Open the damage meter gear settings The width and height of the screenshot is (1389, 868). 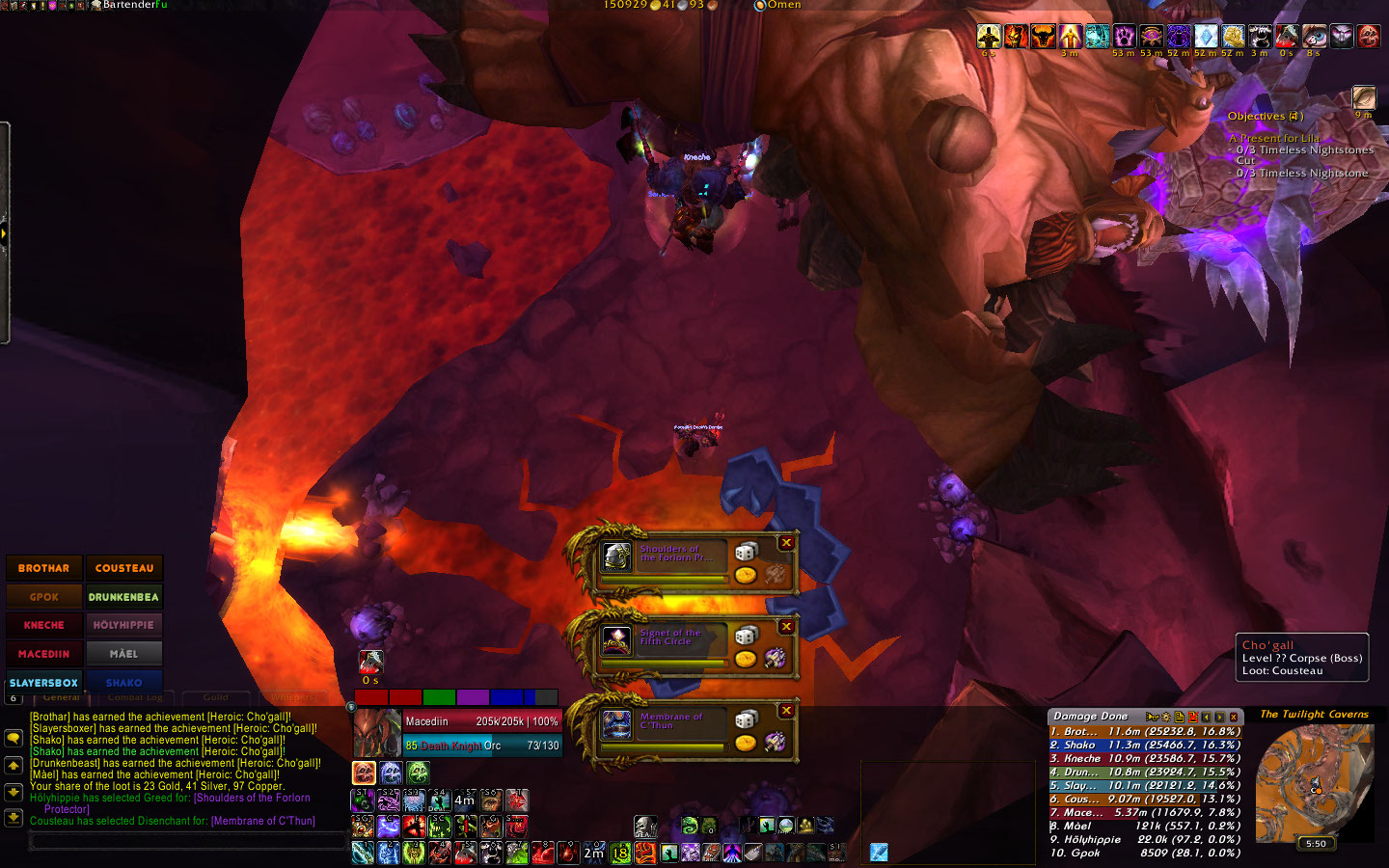tap(1164, 717)
